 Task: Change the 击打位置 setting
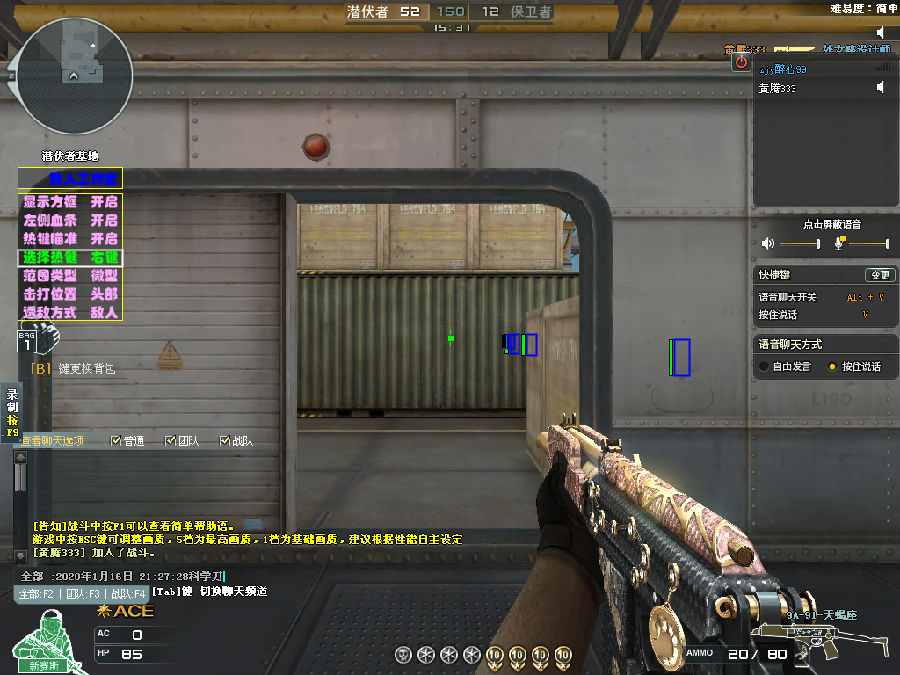click(70, 294)
